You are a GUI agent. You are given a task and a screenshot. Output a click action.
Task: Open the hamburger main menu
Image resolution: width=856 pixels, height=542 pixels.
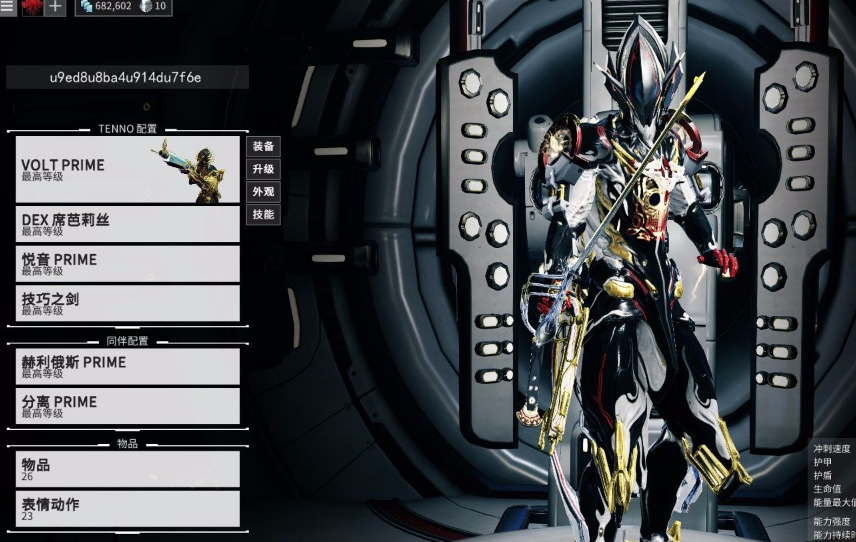coord(7,7)
